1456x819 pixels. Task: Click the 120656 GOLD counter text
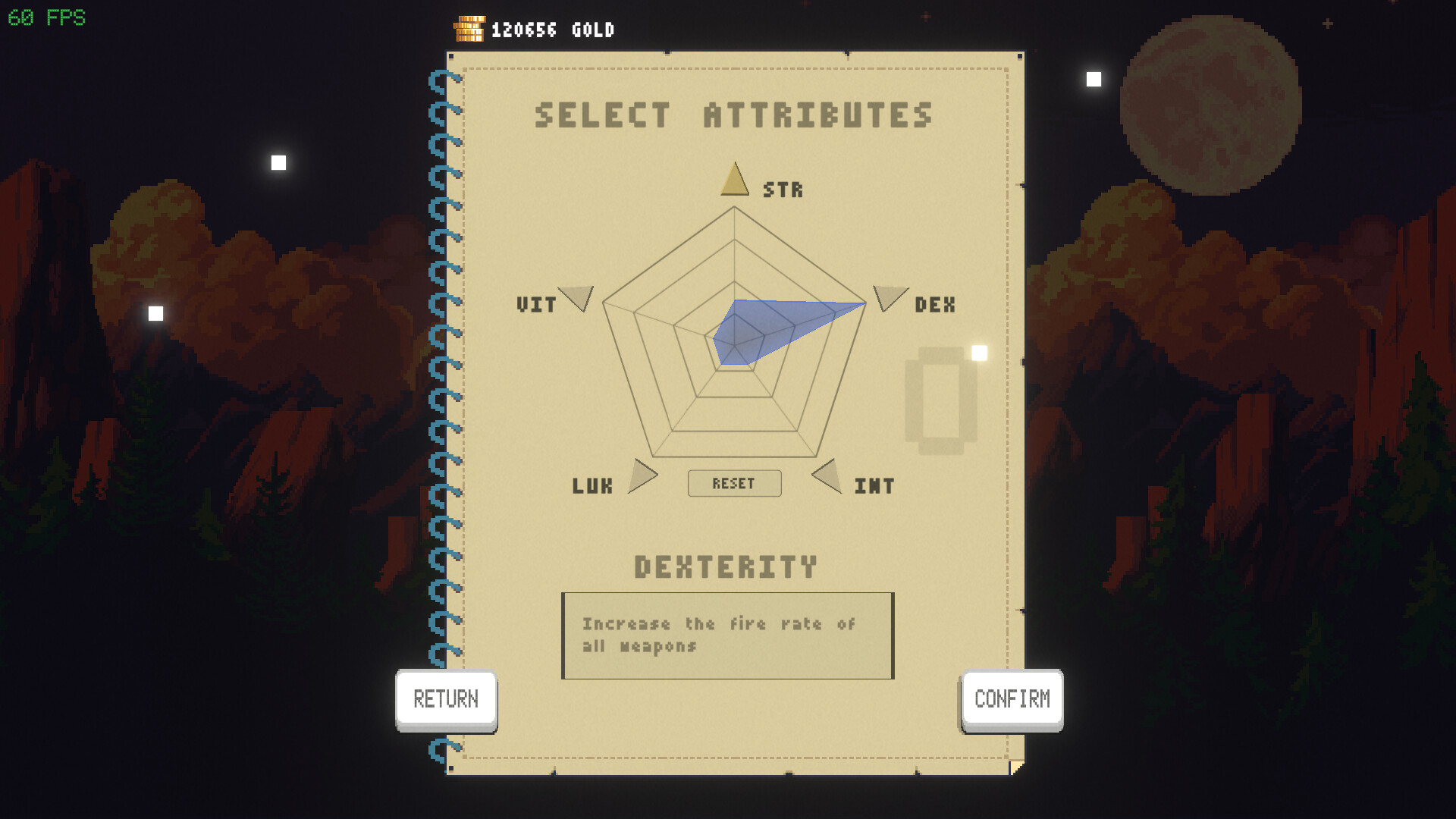coord(551,30)
